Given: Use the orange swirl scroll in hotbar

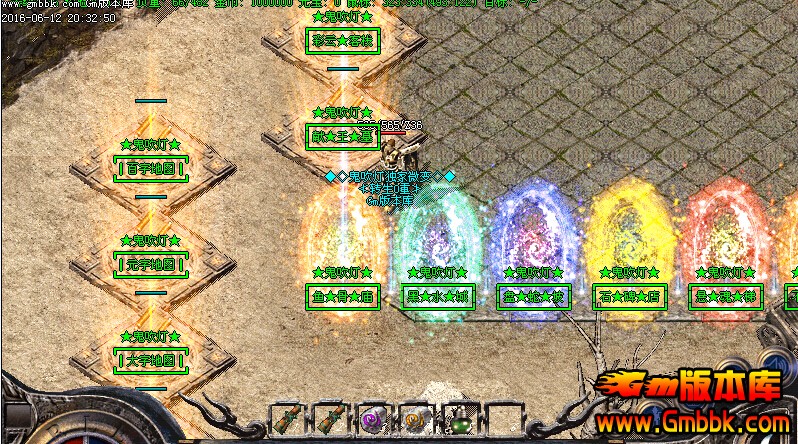Looking at the screenshot, I should tap(416, 419).
